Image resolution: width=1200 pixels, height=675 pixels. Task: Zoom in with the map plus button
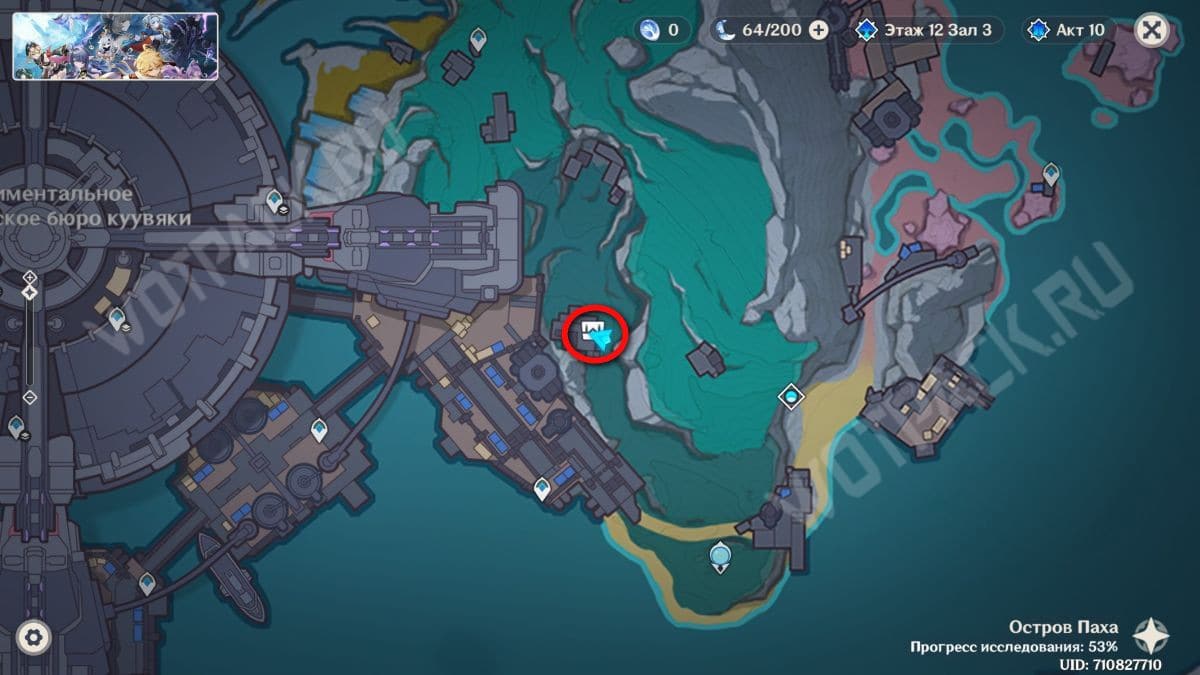pos(30,277)
